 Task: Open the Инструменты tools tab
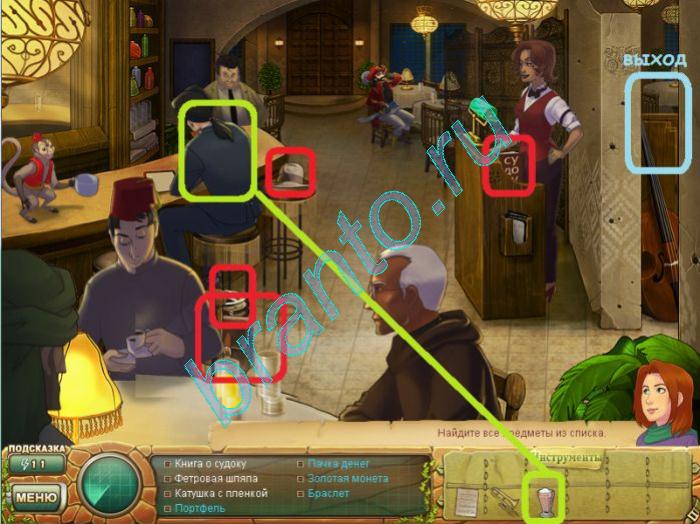pos(566,458)
